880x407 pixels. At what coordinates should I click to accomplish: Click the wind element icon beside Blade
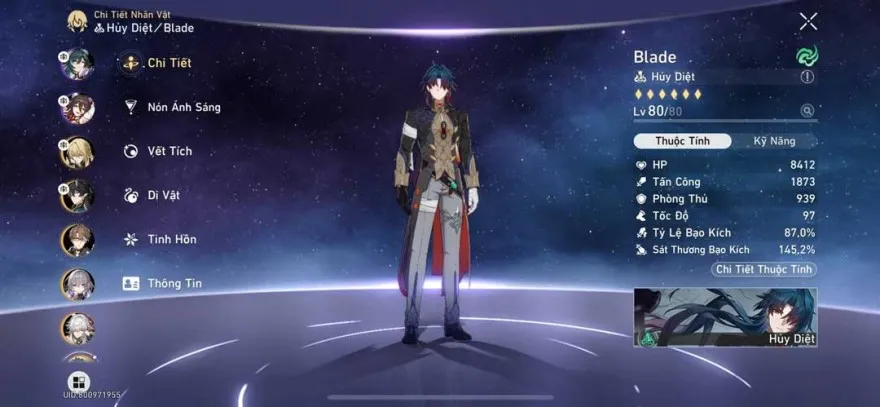point(806,56)
